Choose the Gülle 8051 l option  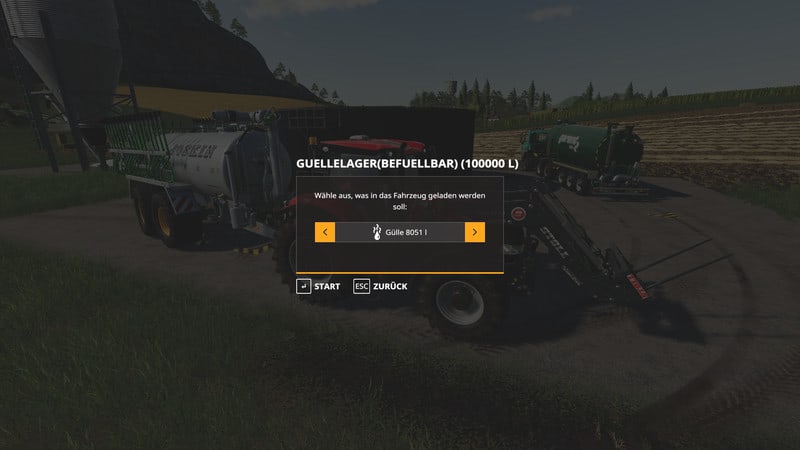tap(400, 232)
